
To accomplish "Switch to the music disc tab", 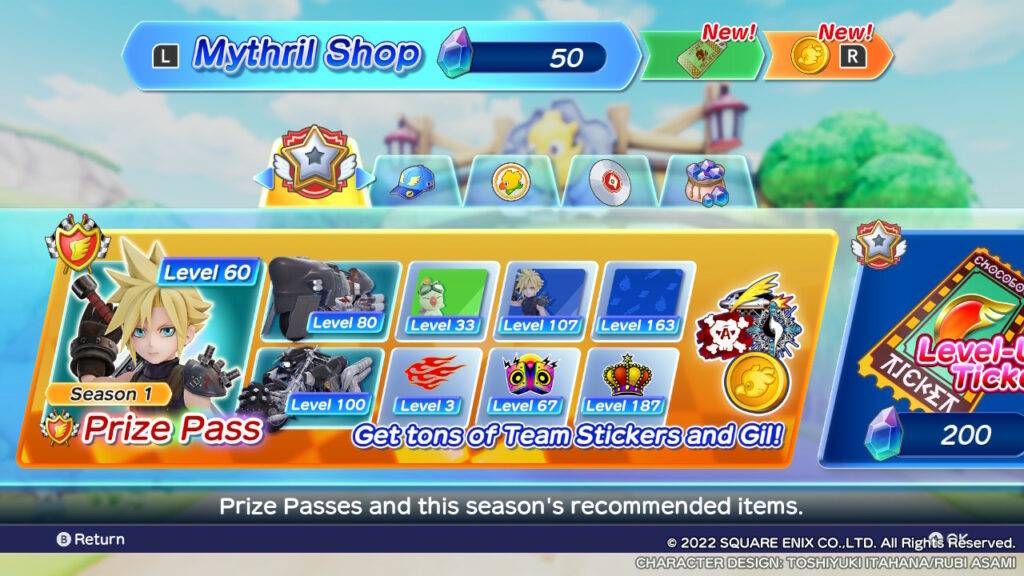I will (606, 180).
